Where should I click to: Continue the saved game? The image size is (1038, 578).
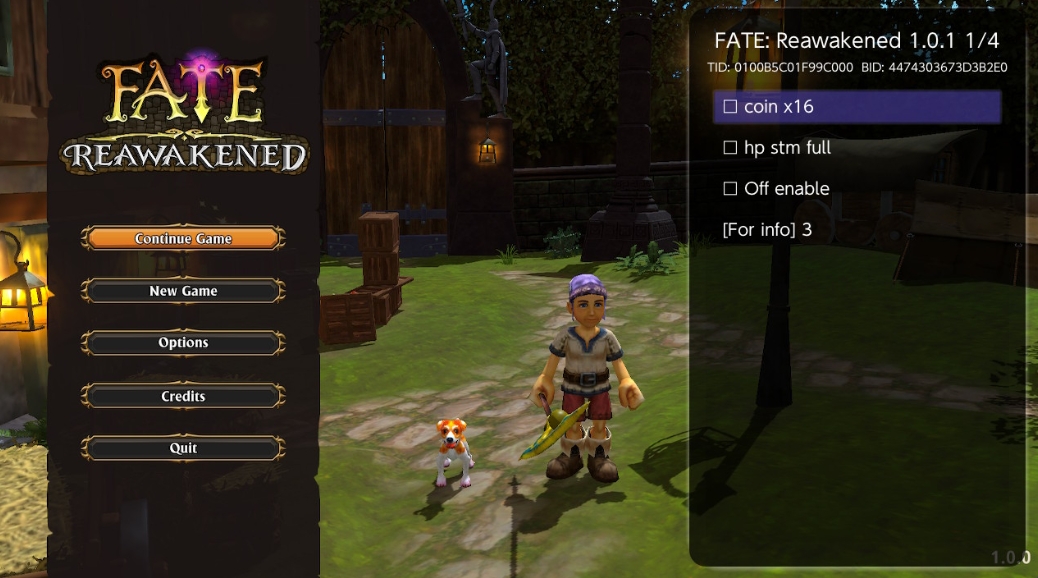(x=183, y=239)
